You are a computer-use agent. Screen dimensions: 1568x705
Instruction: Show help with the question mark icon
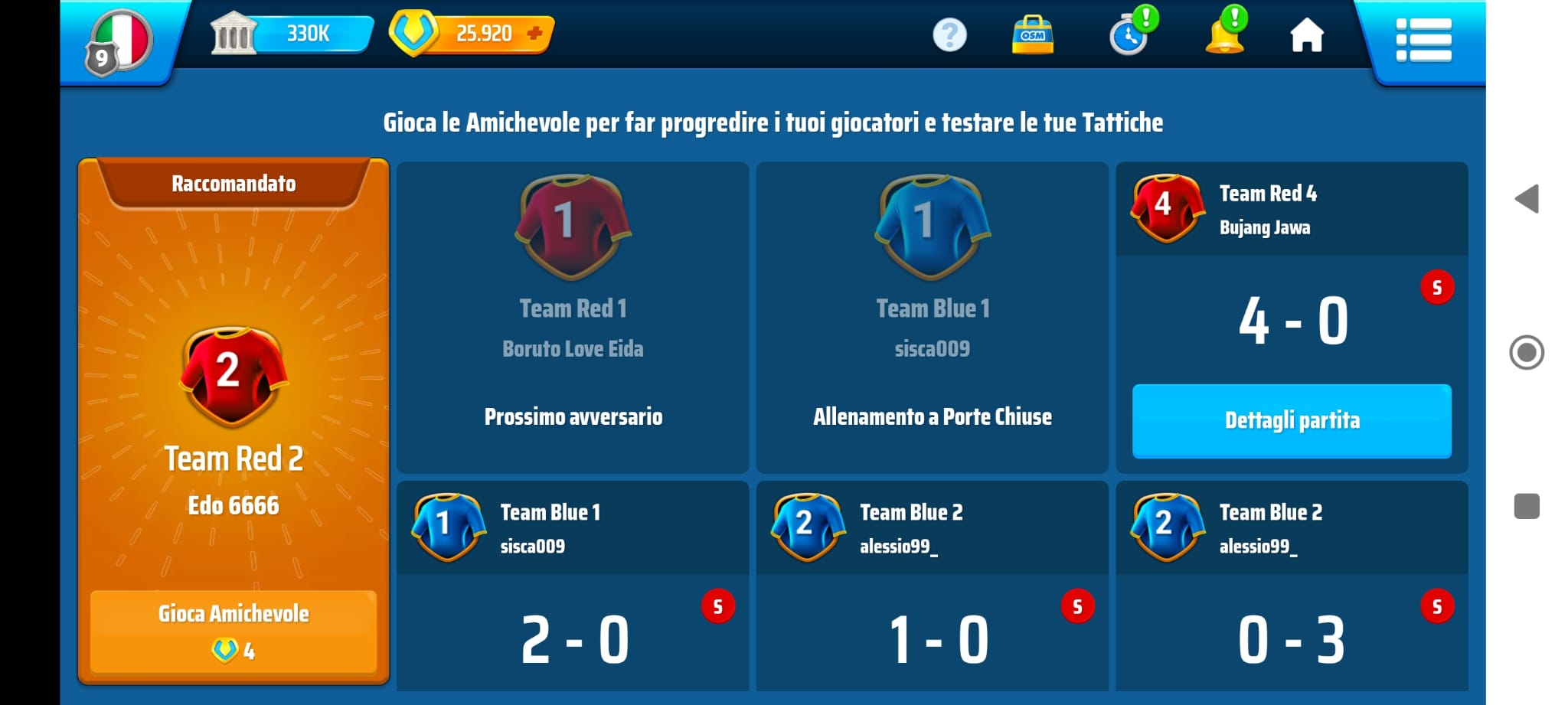[949, 35]
